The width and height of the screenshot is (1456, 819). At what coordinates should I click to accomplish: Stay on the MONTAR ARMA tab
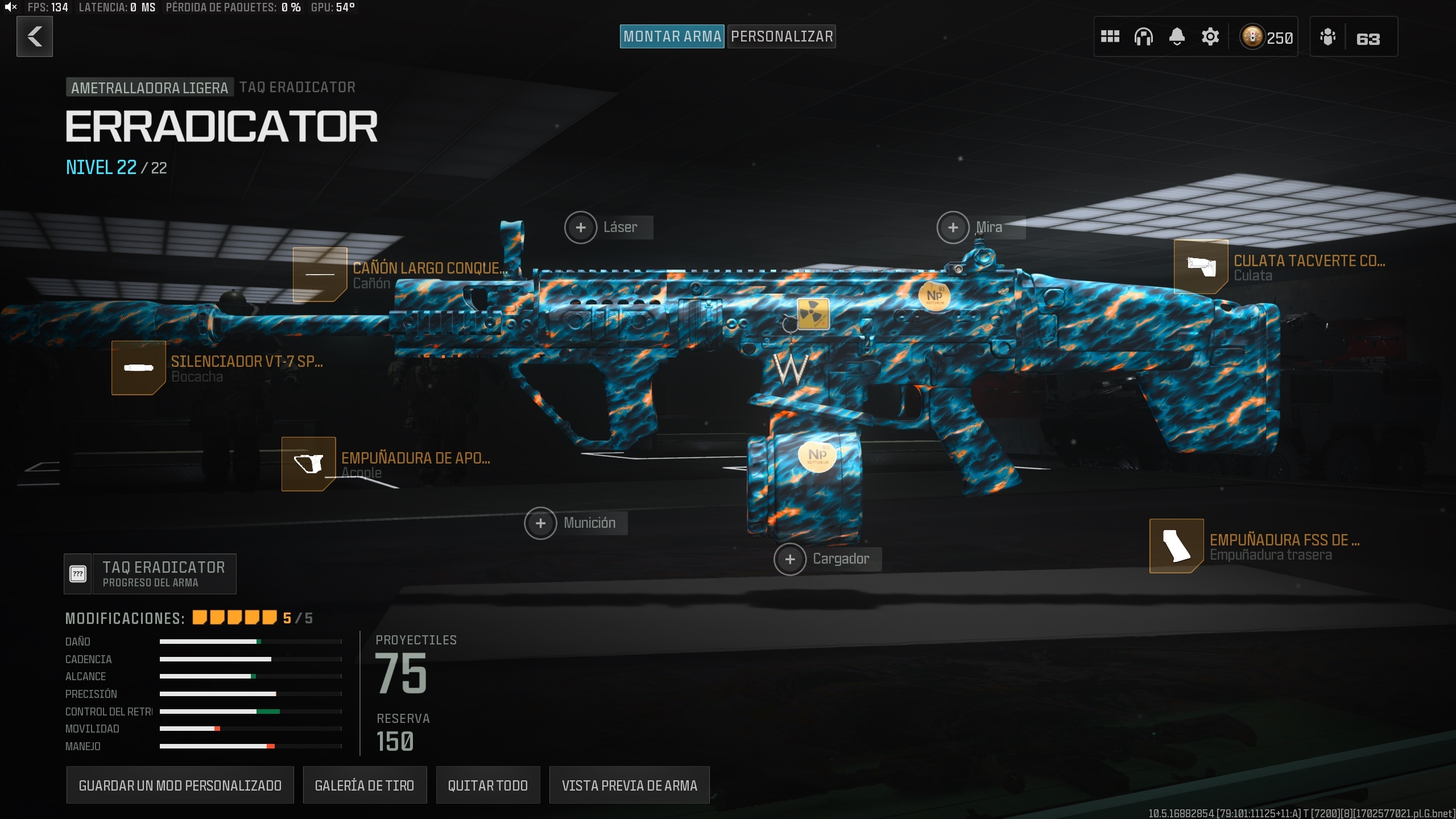(672, 36)
